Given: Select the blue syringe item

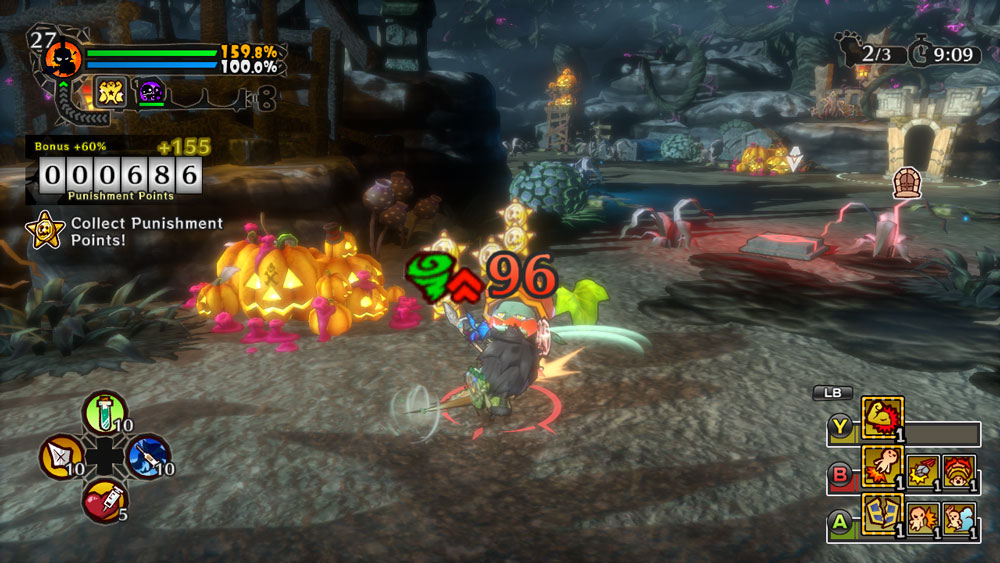Looking at the screenshot, I should (x=147, y=456).
